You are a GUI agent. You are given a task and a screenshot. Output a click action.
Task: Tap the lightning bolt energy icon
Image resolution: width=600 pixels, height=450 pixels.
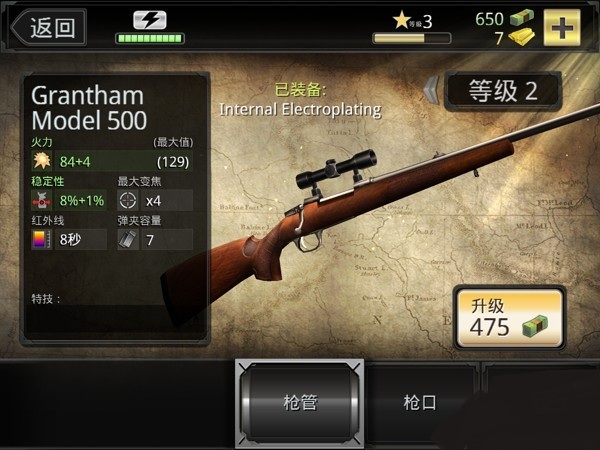coord(150,20)
